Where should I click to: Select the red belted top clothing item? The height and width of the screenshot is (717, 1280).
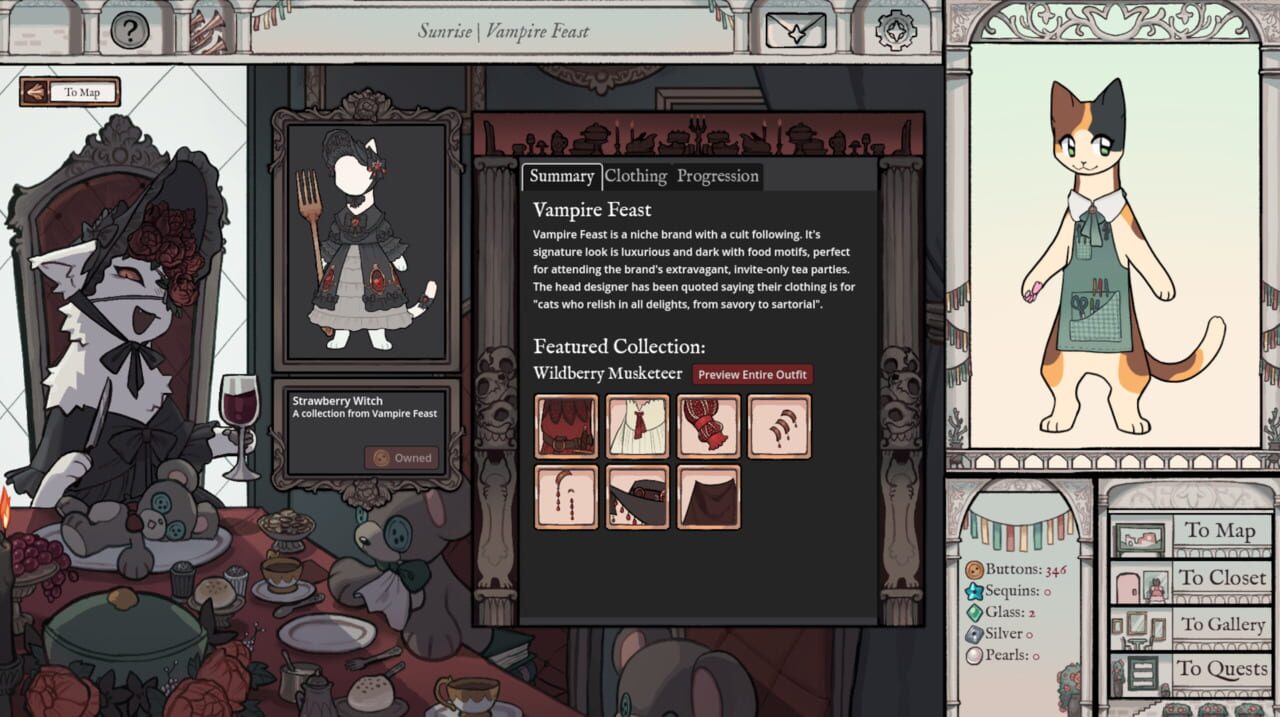[x=567, y=426]
